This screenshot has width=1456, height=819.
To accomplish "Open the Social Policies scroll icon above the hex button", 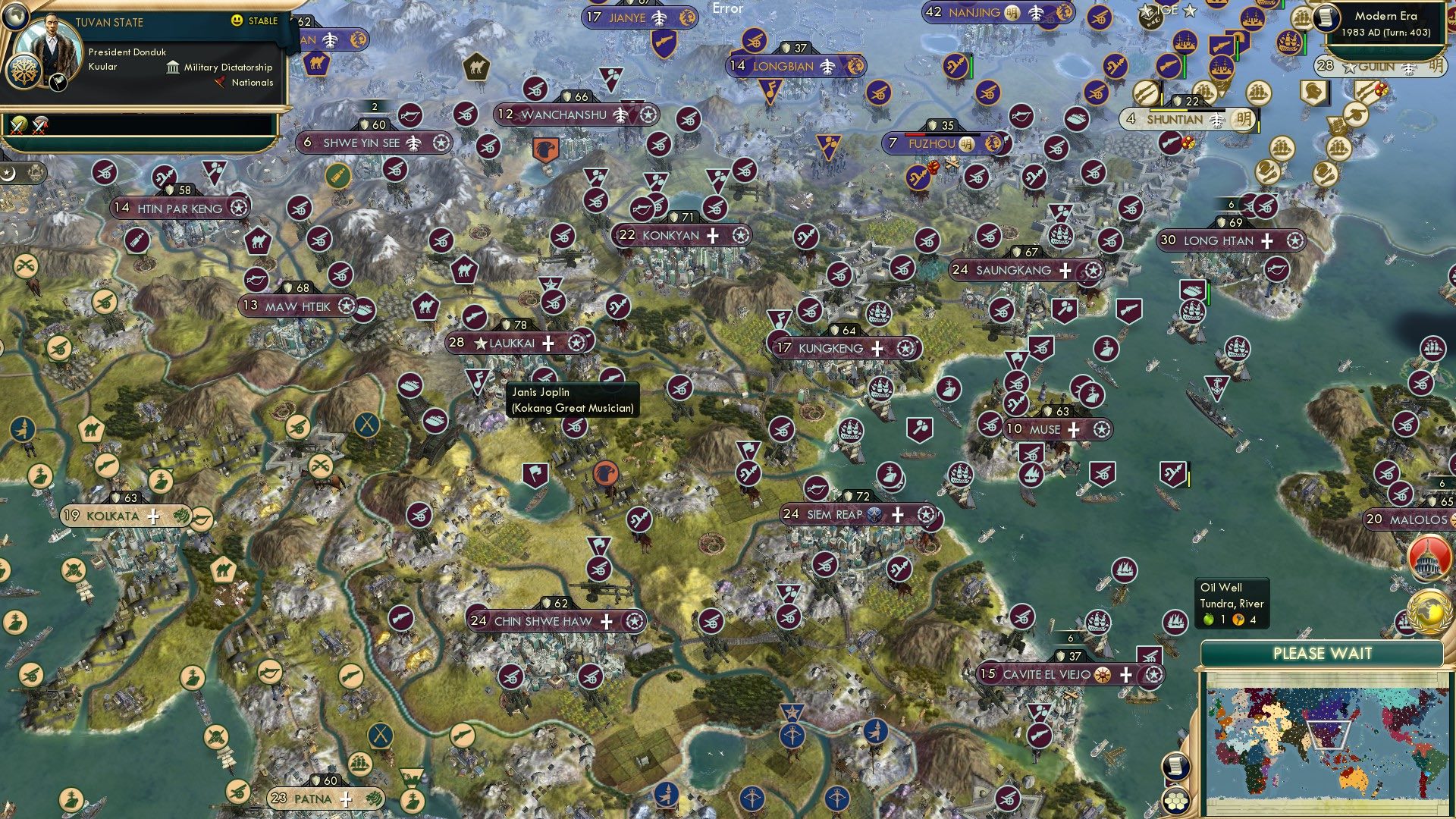I will [1176, 764].
